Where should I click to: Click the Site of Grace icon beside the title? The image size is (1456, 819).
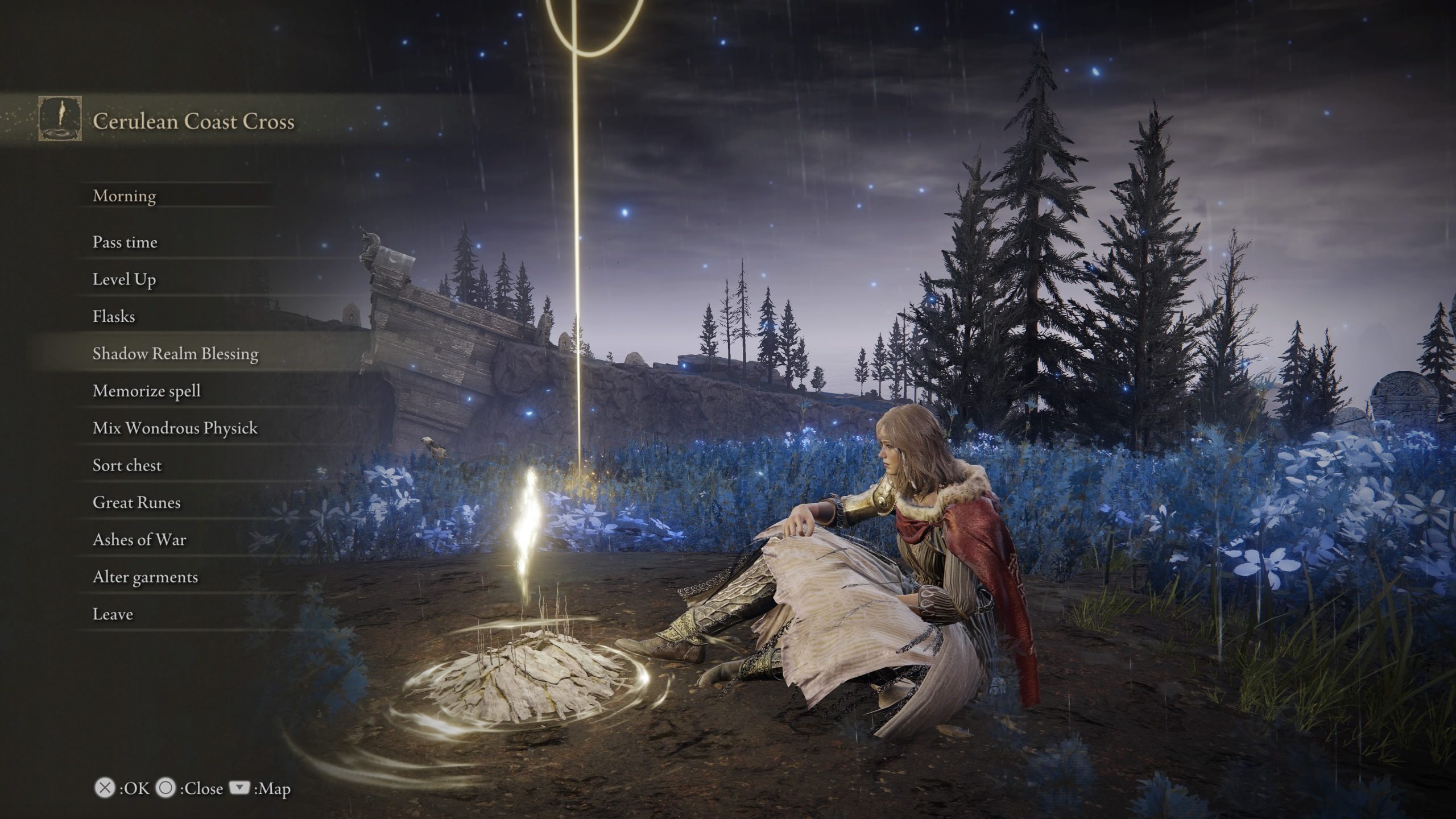tap(60, 121)
